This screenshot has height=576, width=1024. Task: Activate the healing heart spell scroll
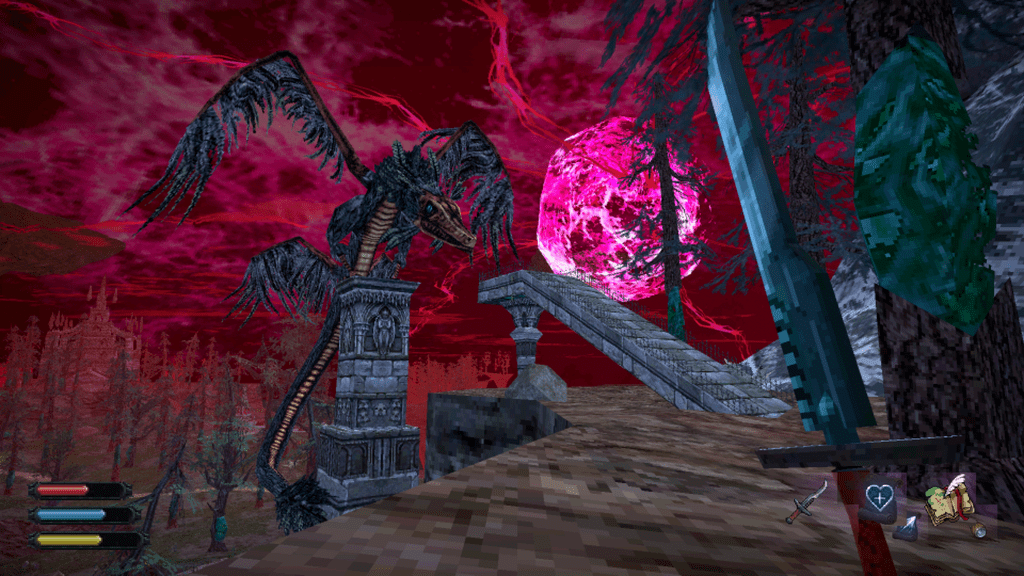click(877, 497)
